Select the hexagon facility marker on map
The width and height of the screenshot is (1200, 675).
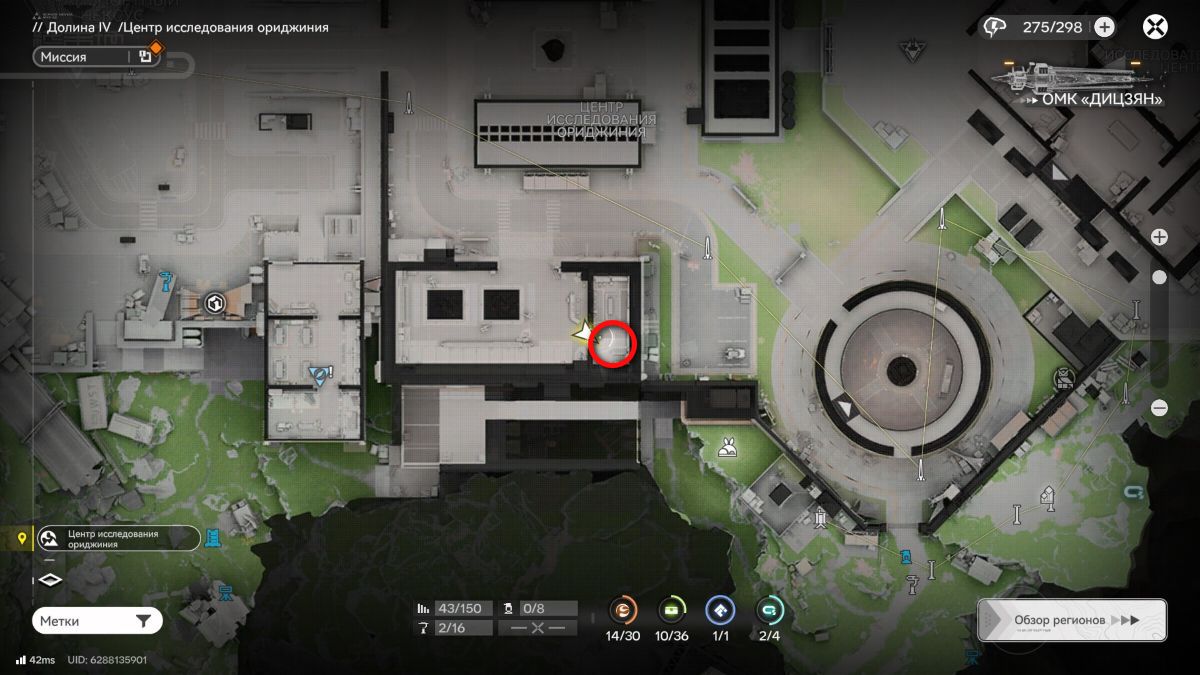click(213, 301)
